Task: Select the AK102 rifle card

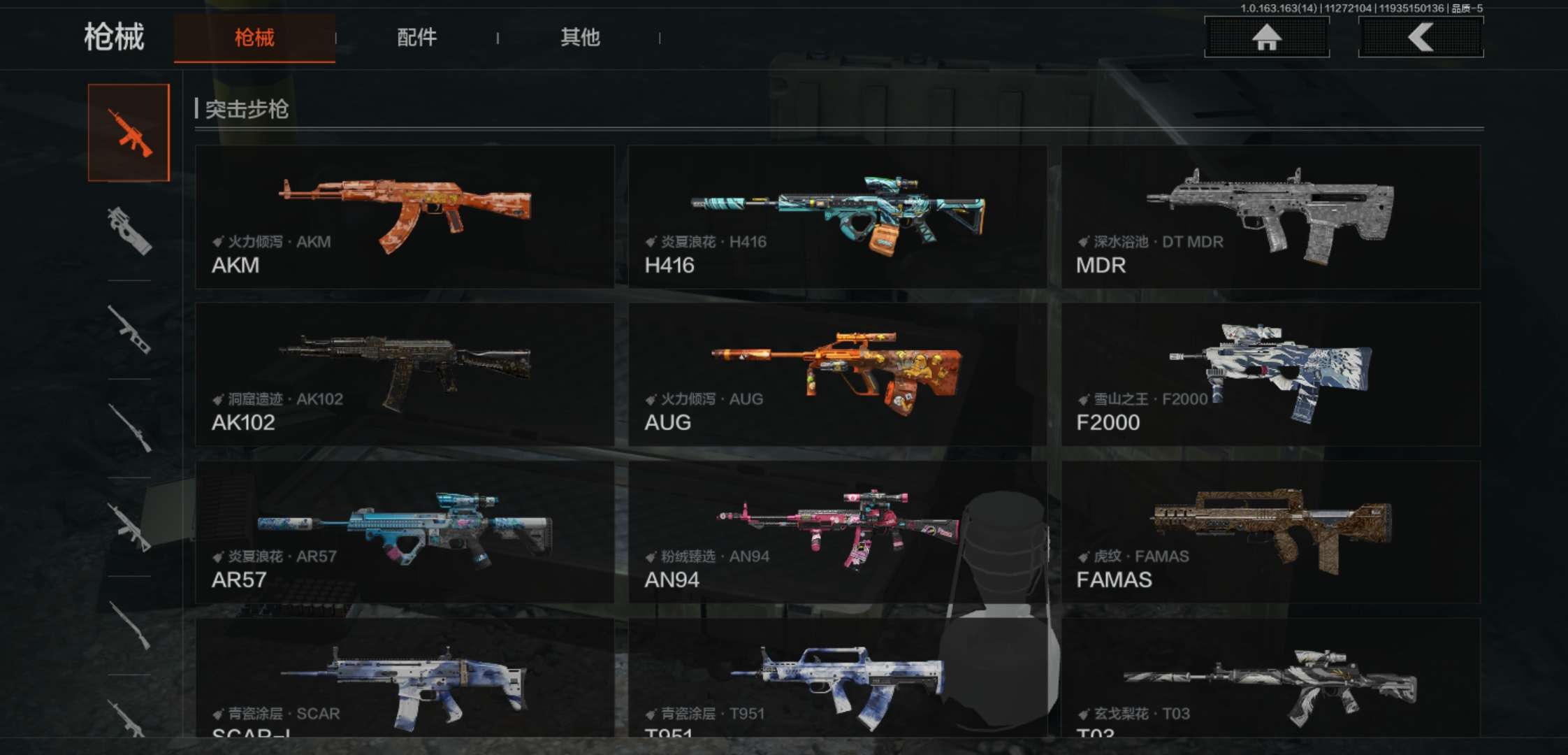Action: [x=405, y=374]
